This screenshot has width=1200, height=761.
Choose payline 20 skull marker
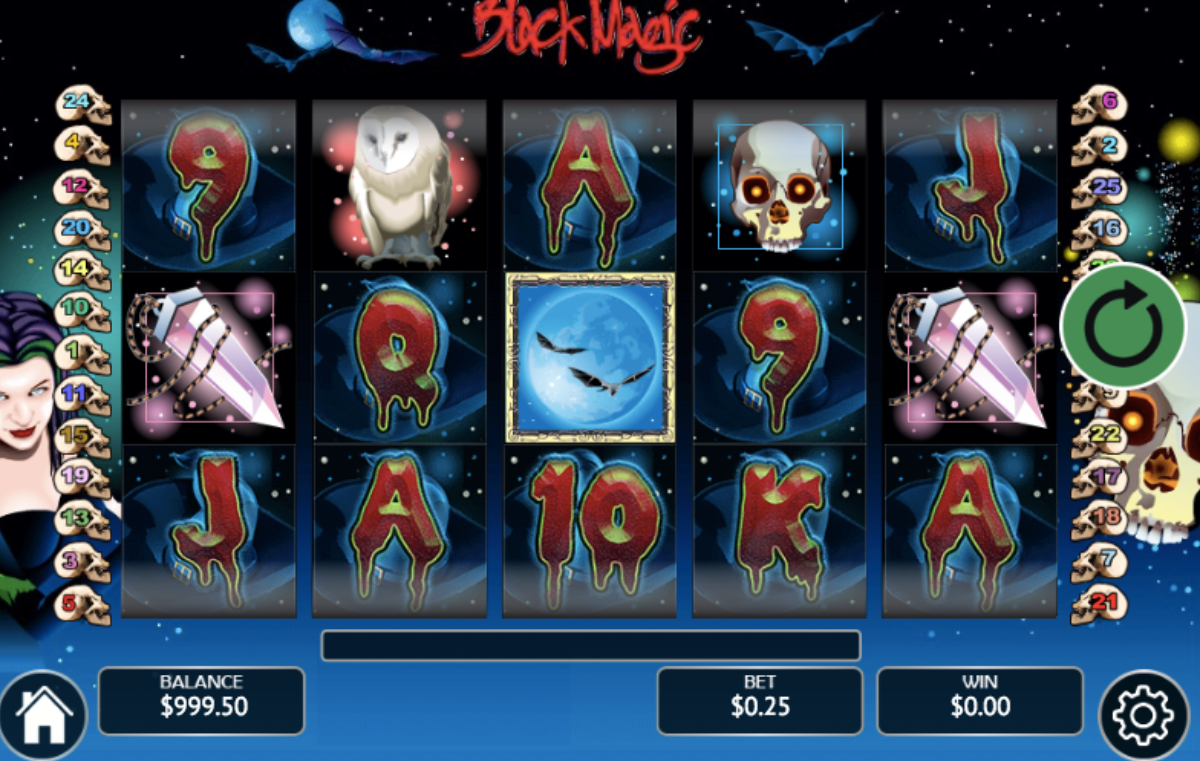82,229
